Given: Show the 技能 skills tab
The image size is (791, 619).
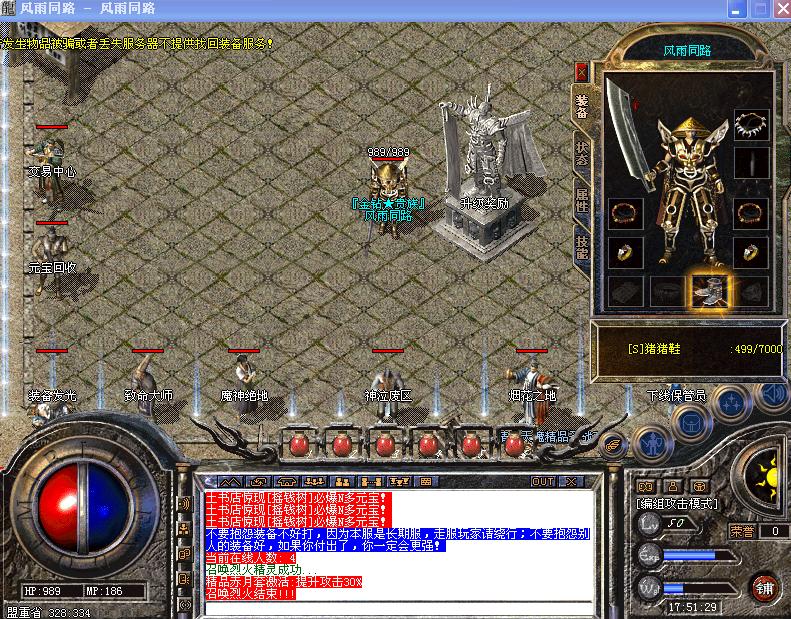Looking at the screenshot, I should (x=581, y=245).
